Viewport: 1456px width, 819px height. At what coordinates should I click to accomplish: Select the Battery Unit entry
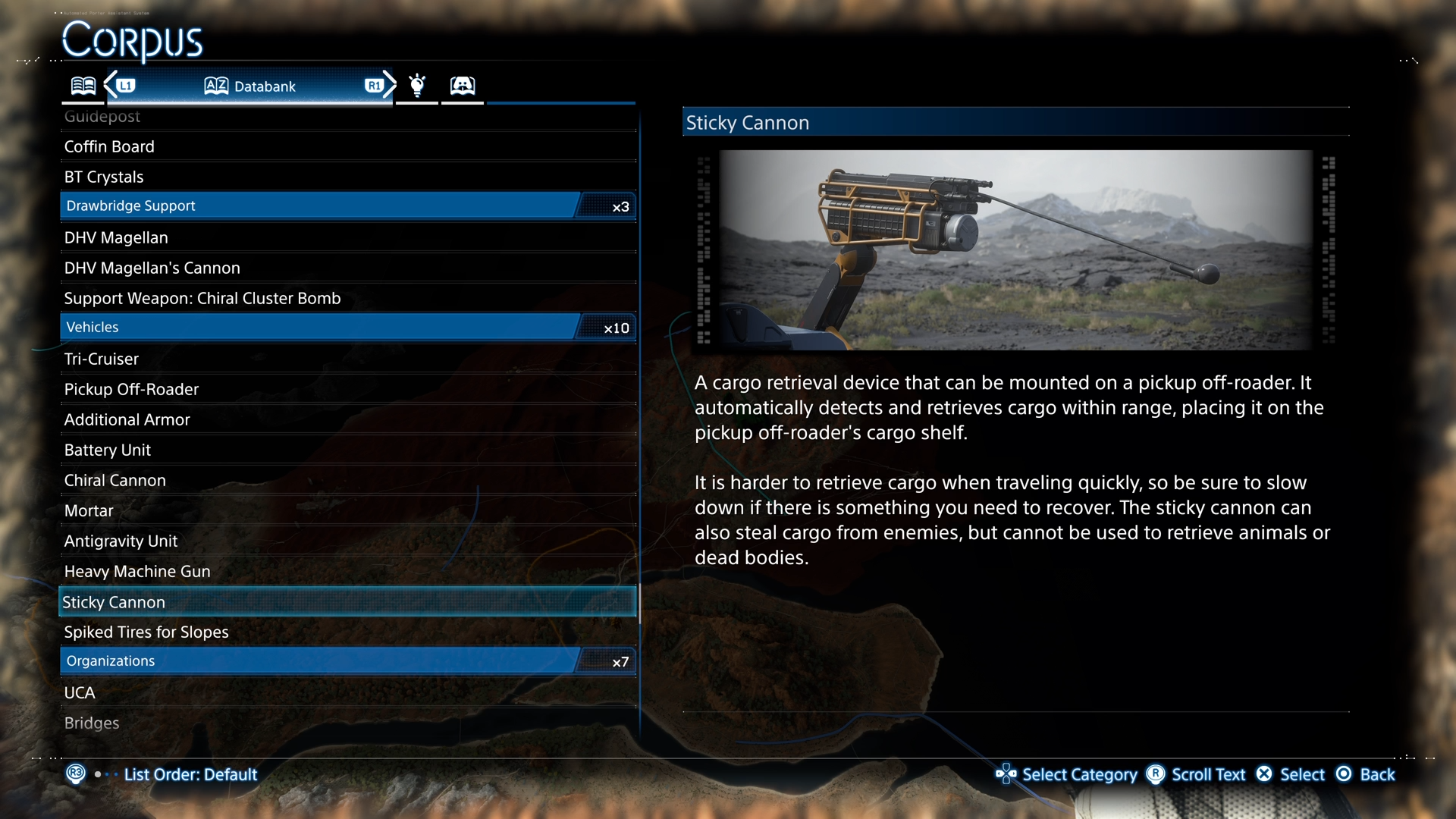(108, 450)
